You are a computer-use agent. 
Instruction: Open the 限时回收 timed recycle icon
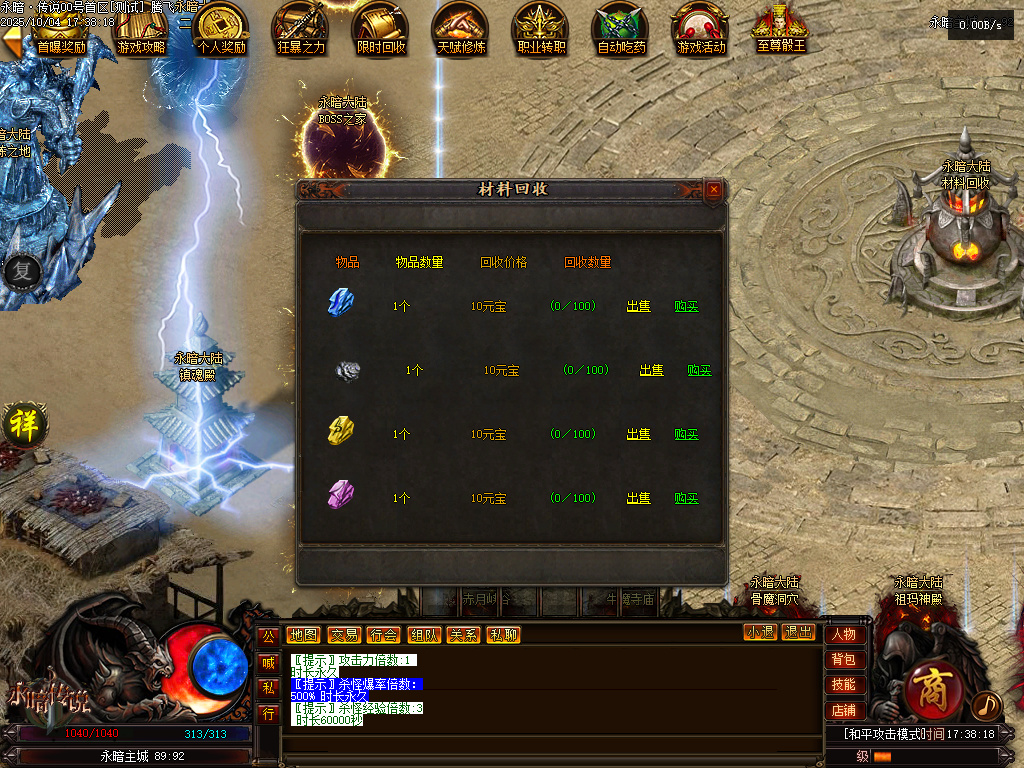pos(381,29)
